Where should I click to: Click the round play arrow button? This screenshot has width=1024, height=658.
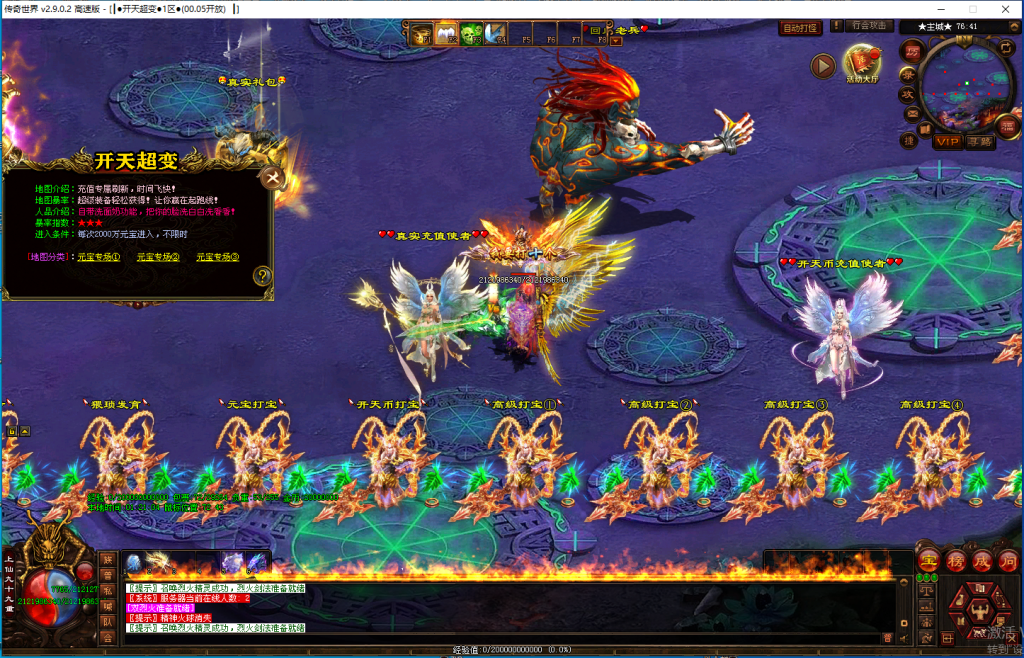822,66
